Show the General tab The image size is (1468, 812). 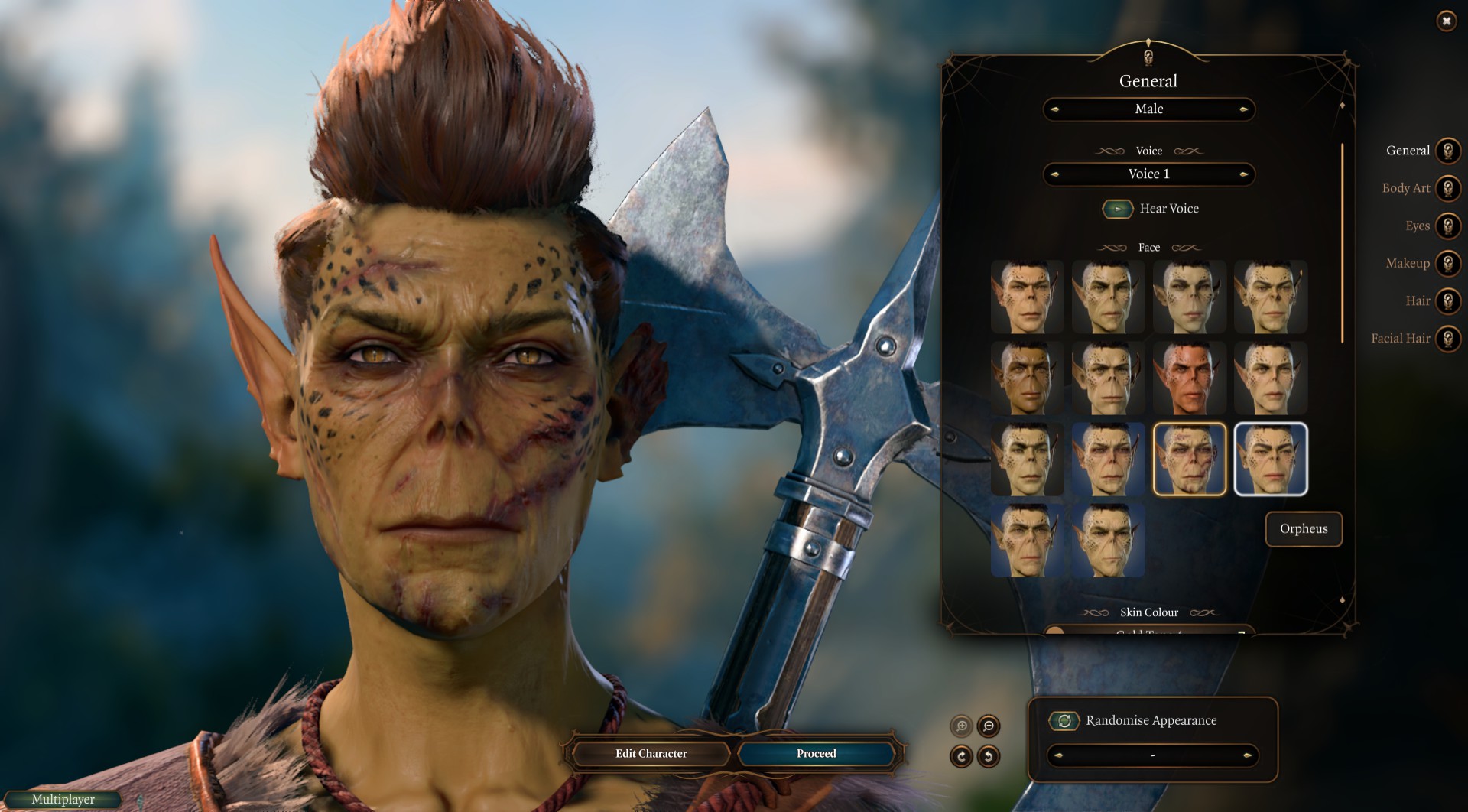click(x=1447, y=151)
